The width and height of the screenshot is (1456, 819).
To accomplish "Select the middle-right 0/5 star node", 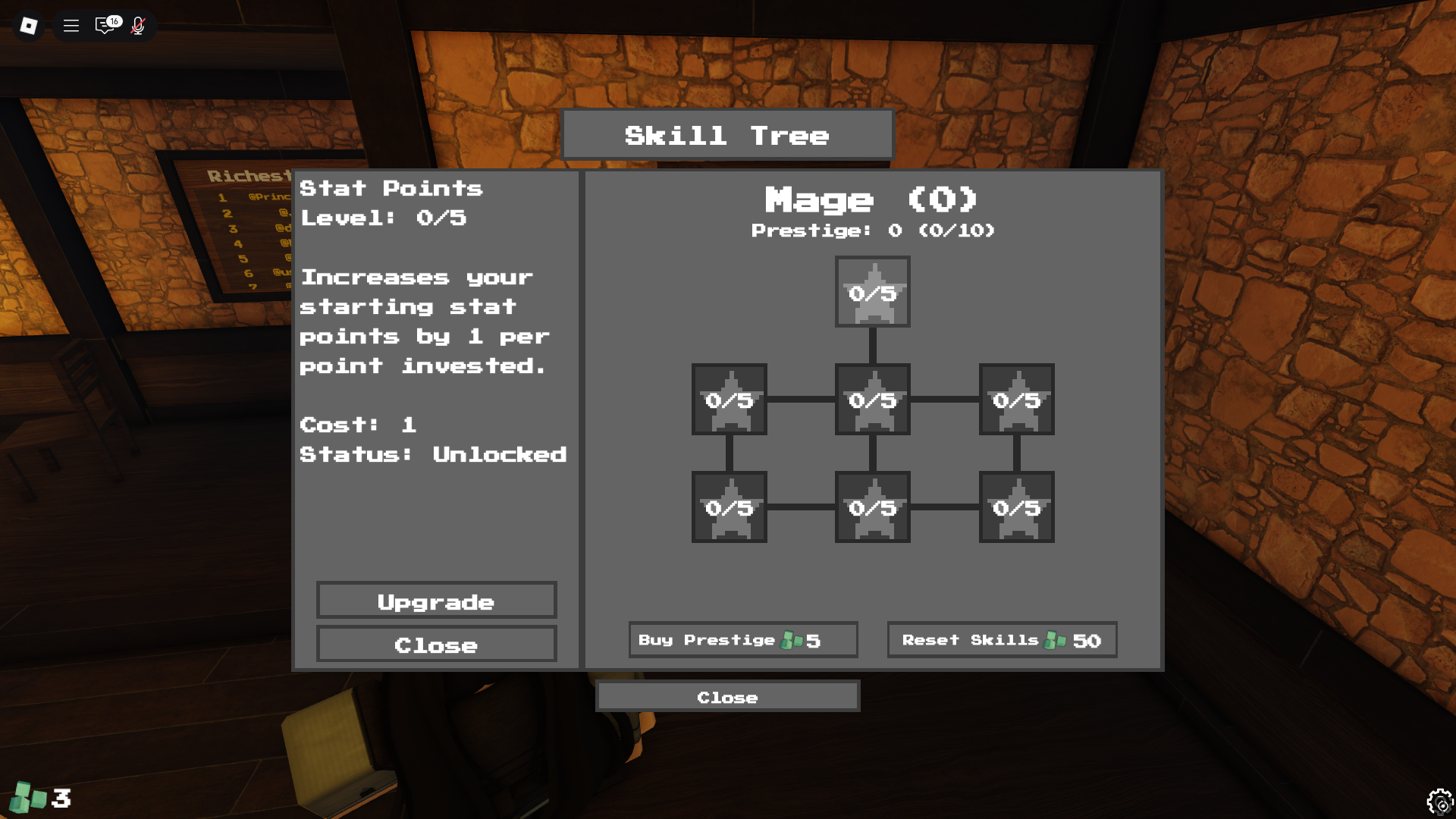I will [1016, 400].
